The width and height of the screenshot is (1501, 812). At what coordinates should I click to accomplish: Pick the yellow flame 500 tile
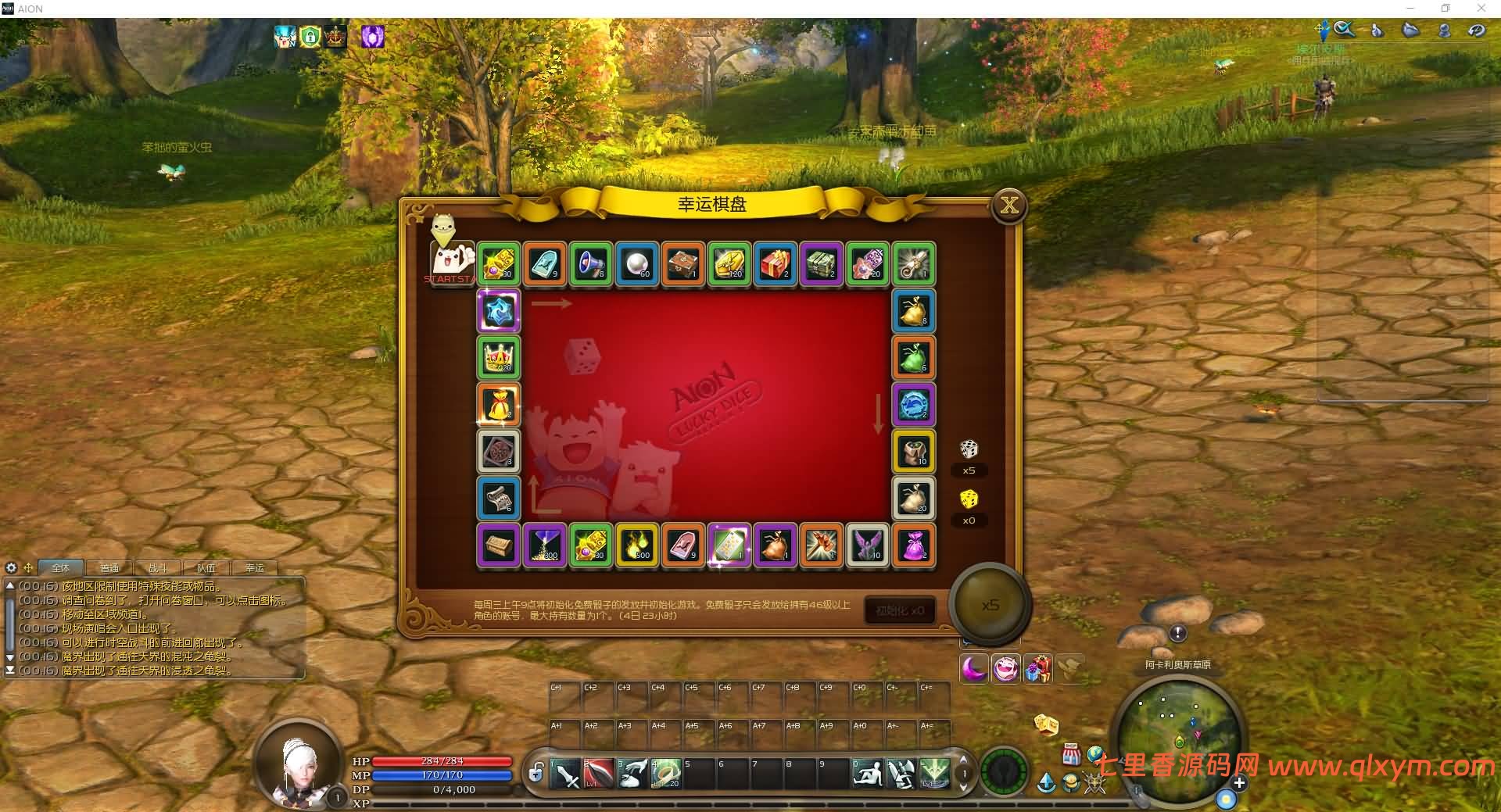pyautogui.click(x=637, y=544)
